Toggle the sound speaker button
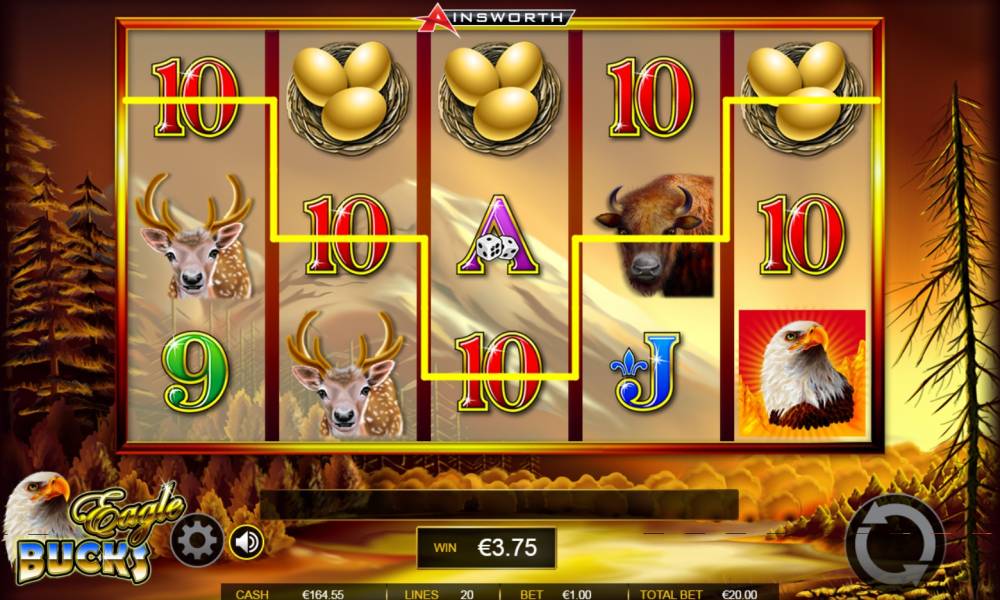Screen dimensions: 1000x600 pos(246,542)
